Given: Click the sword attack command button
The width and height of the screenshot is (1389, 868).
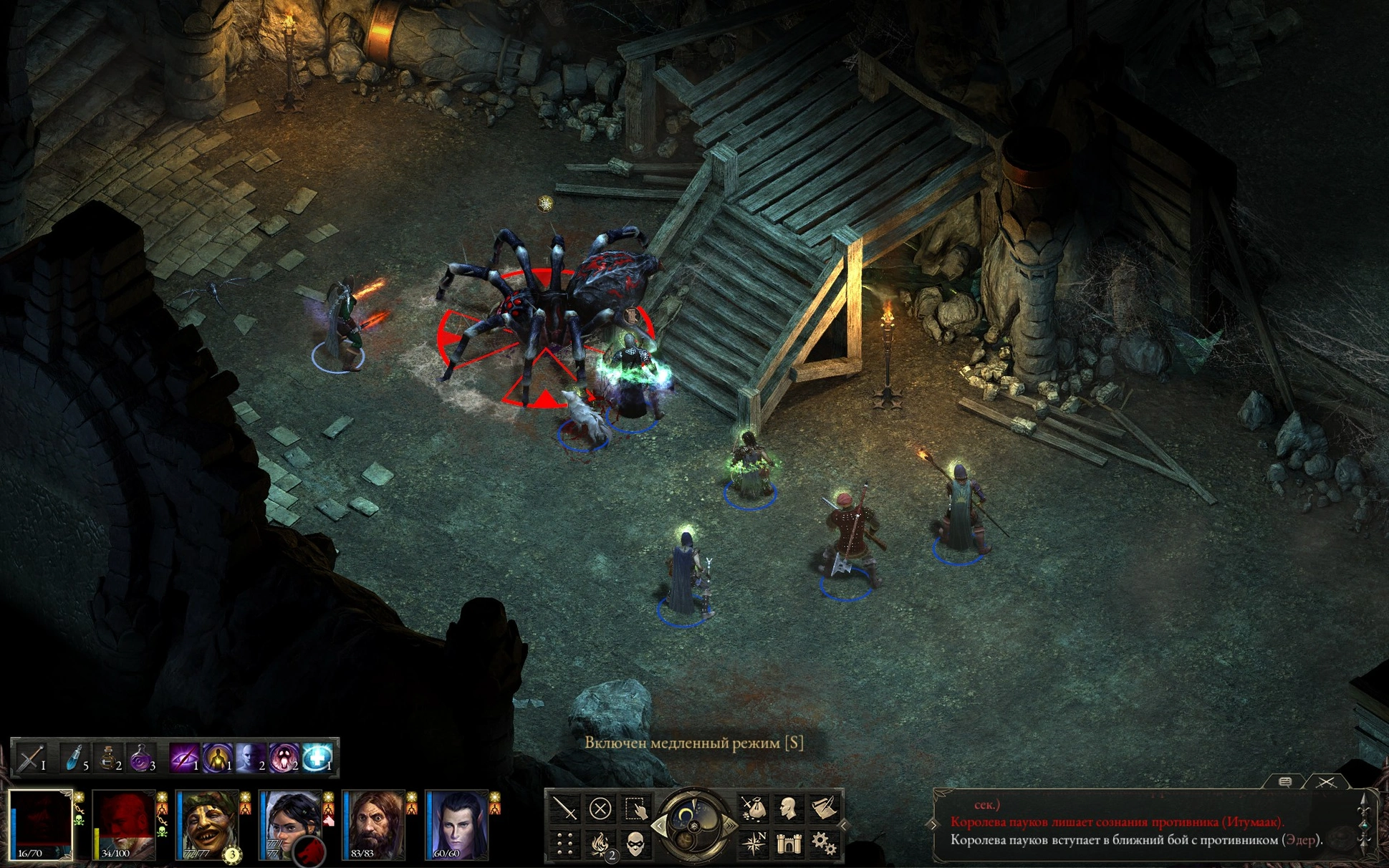Looking at the screenshot, I should pos(565,809).
